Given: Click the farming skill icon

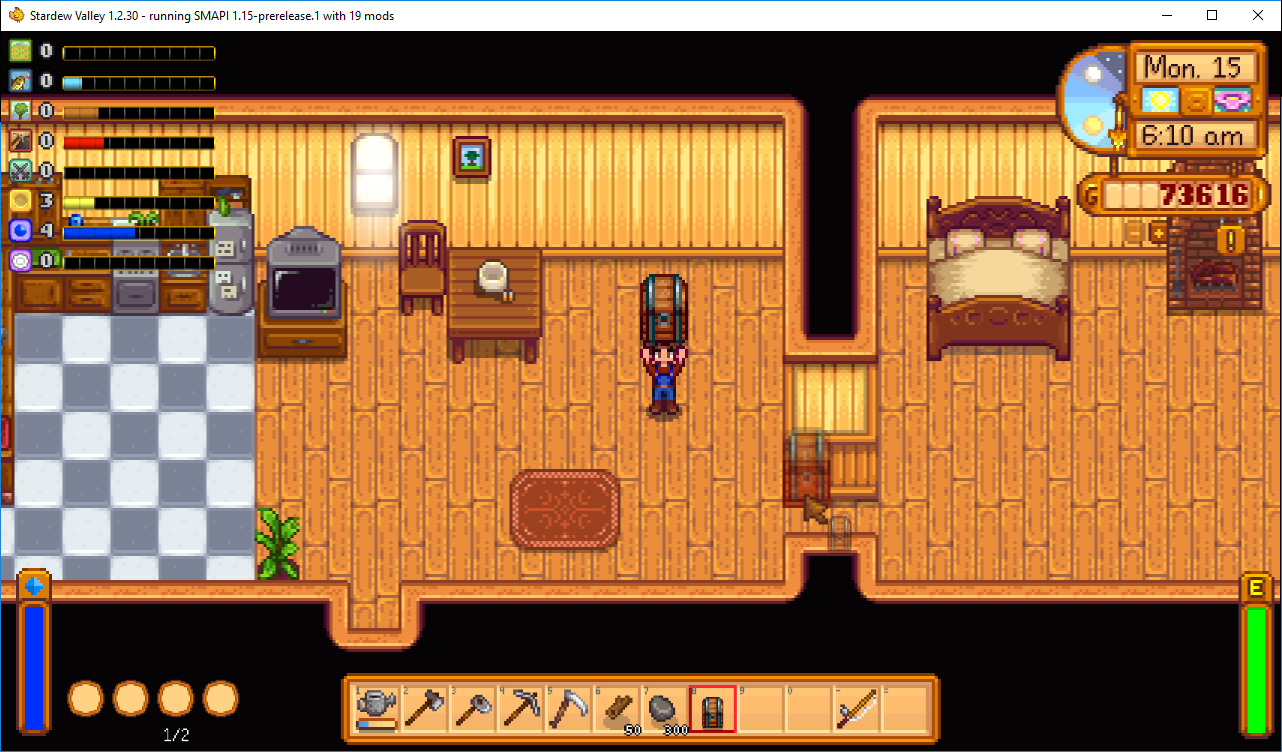Looking at the screenshot, I should [21, 51].
